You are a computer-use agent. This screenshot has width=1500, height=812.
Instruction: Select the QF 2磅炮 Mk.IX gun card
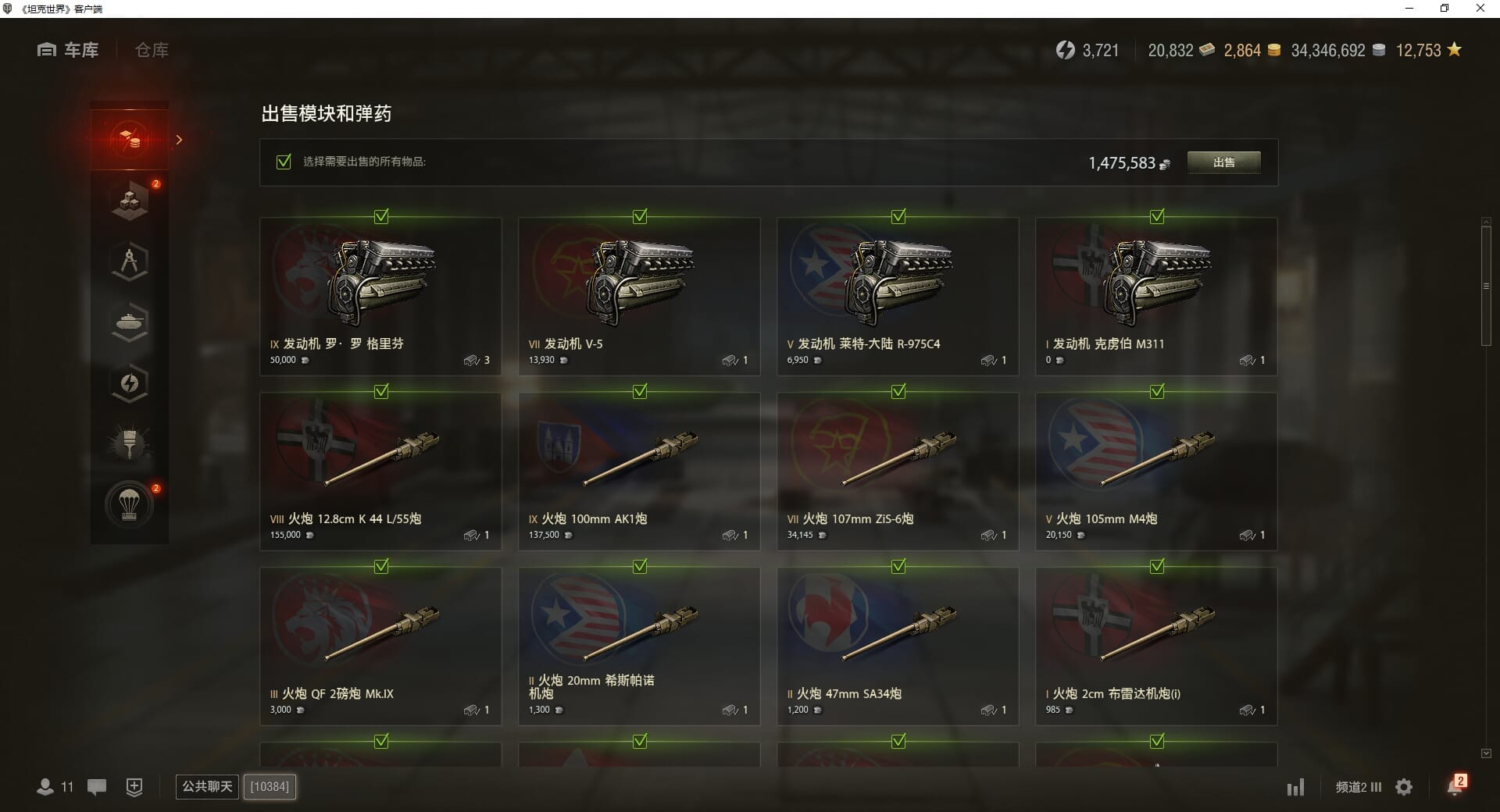coord(380,646)
